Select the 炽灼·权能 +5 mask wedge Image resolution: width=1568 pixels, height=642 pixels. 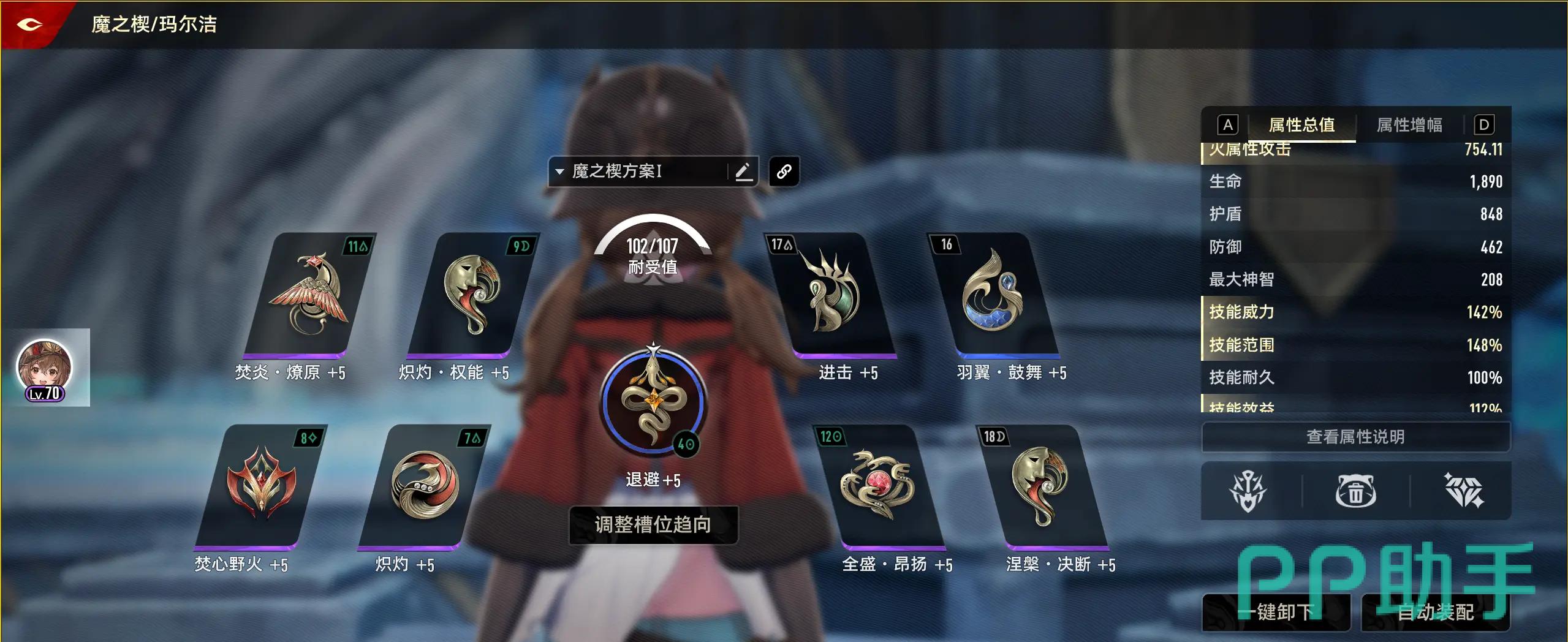tap(472, 295)
